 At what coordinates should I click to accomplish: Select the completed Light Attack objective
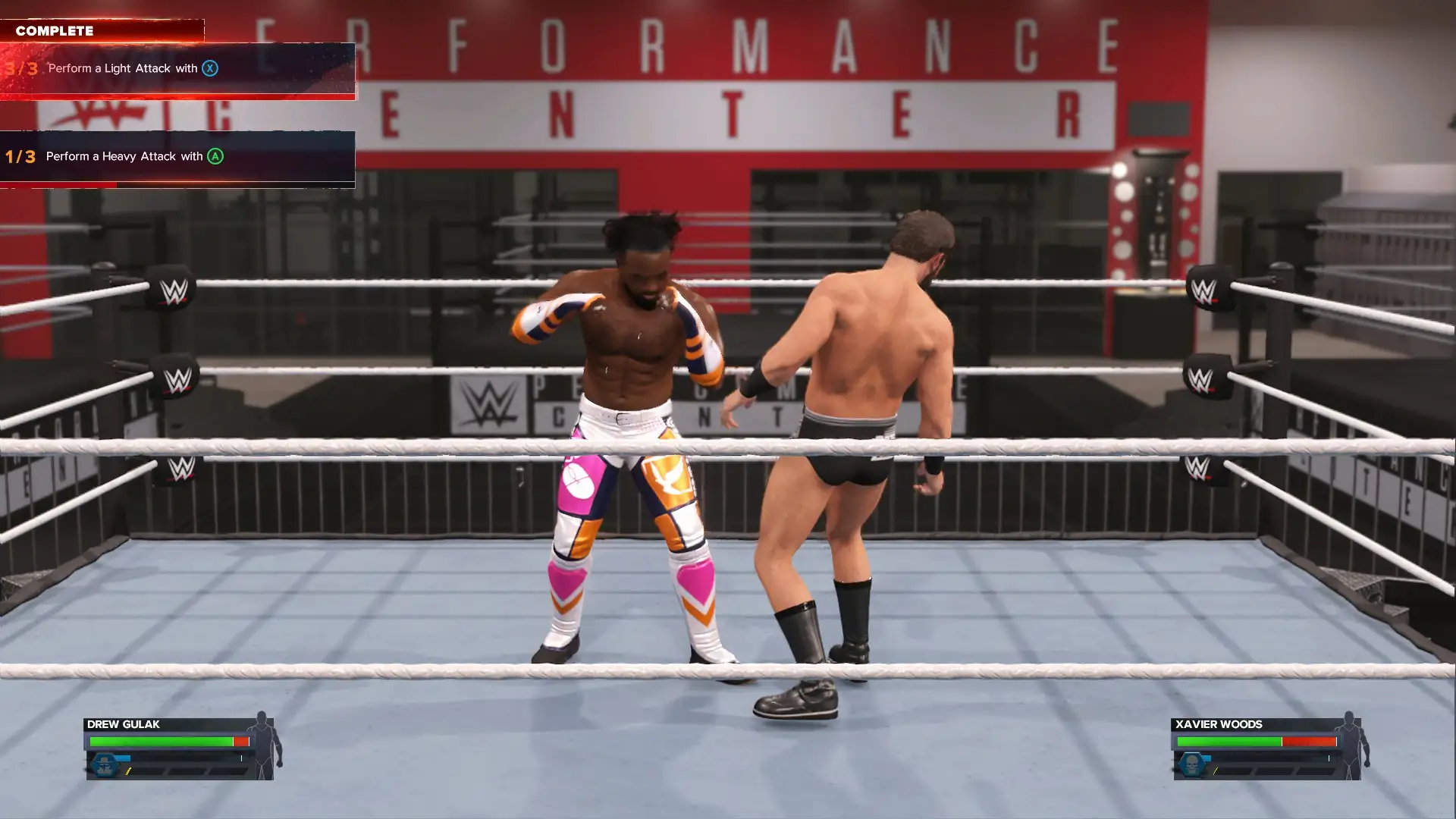[x=177, y=69]
